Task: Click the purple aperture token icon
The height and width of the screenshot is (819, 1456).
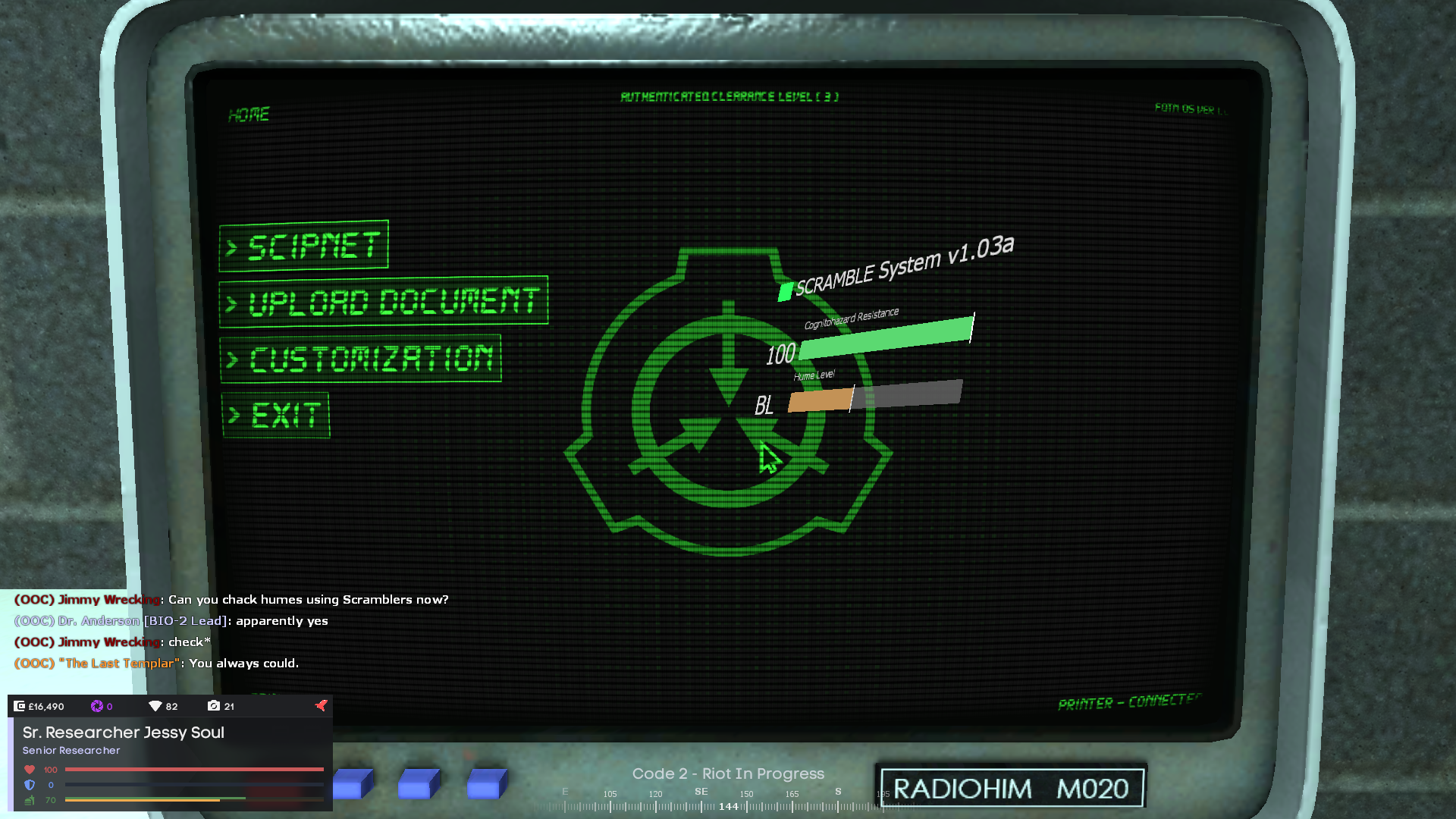Action: [97, 706]
